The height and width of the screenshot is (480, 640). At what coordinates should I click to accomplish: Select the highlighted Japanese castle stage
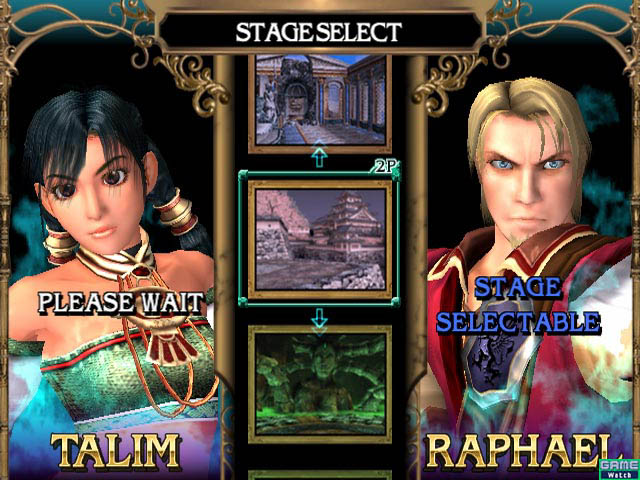(319, 238)
